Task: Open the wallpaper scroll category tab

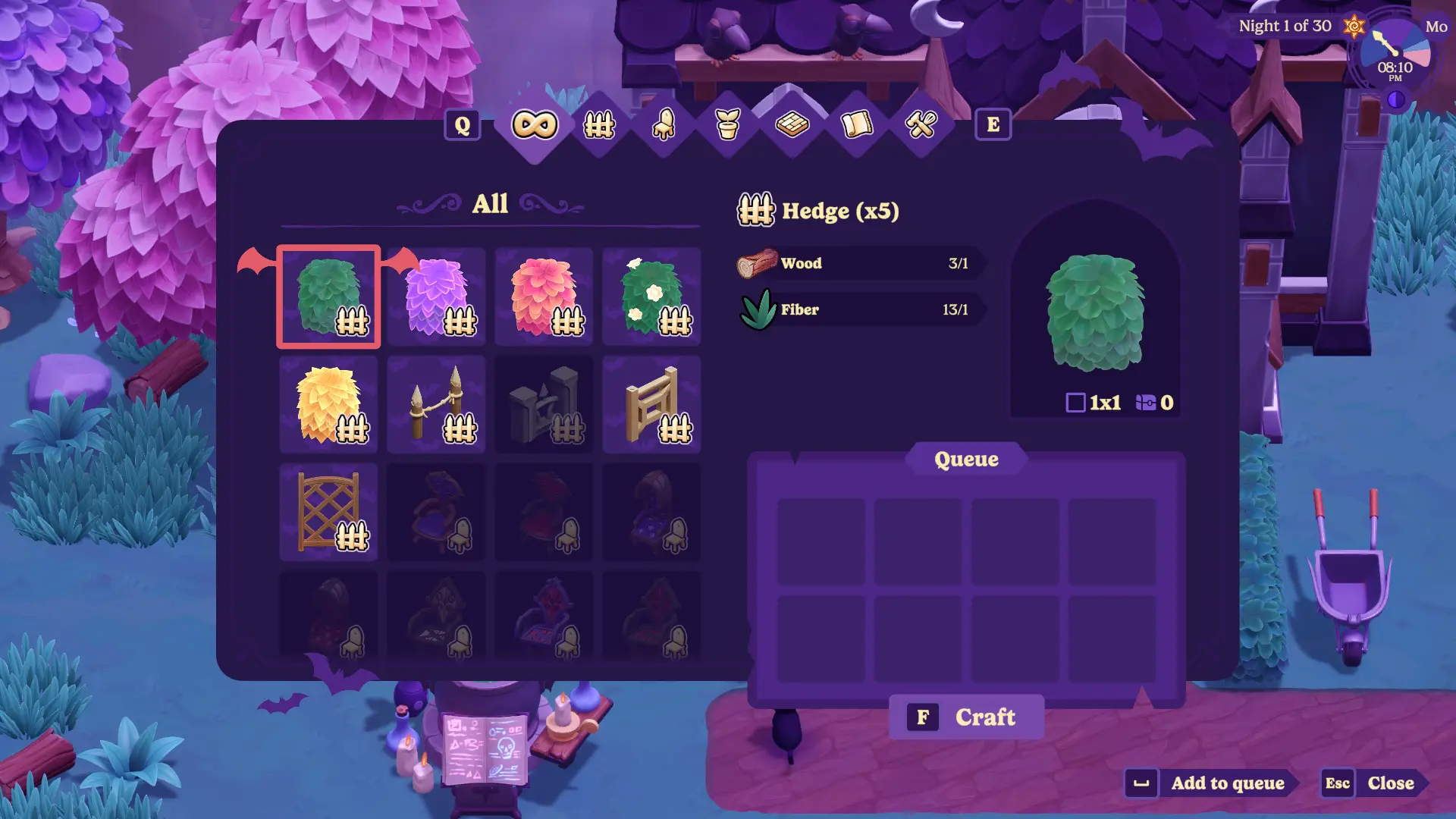Action: coord(857,124)
